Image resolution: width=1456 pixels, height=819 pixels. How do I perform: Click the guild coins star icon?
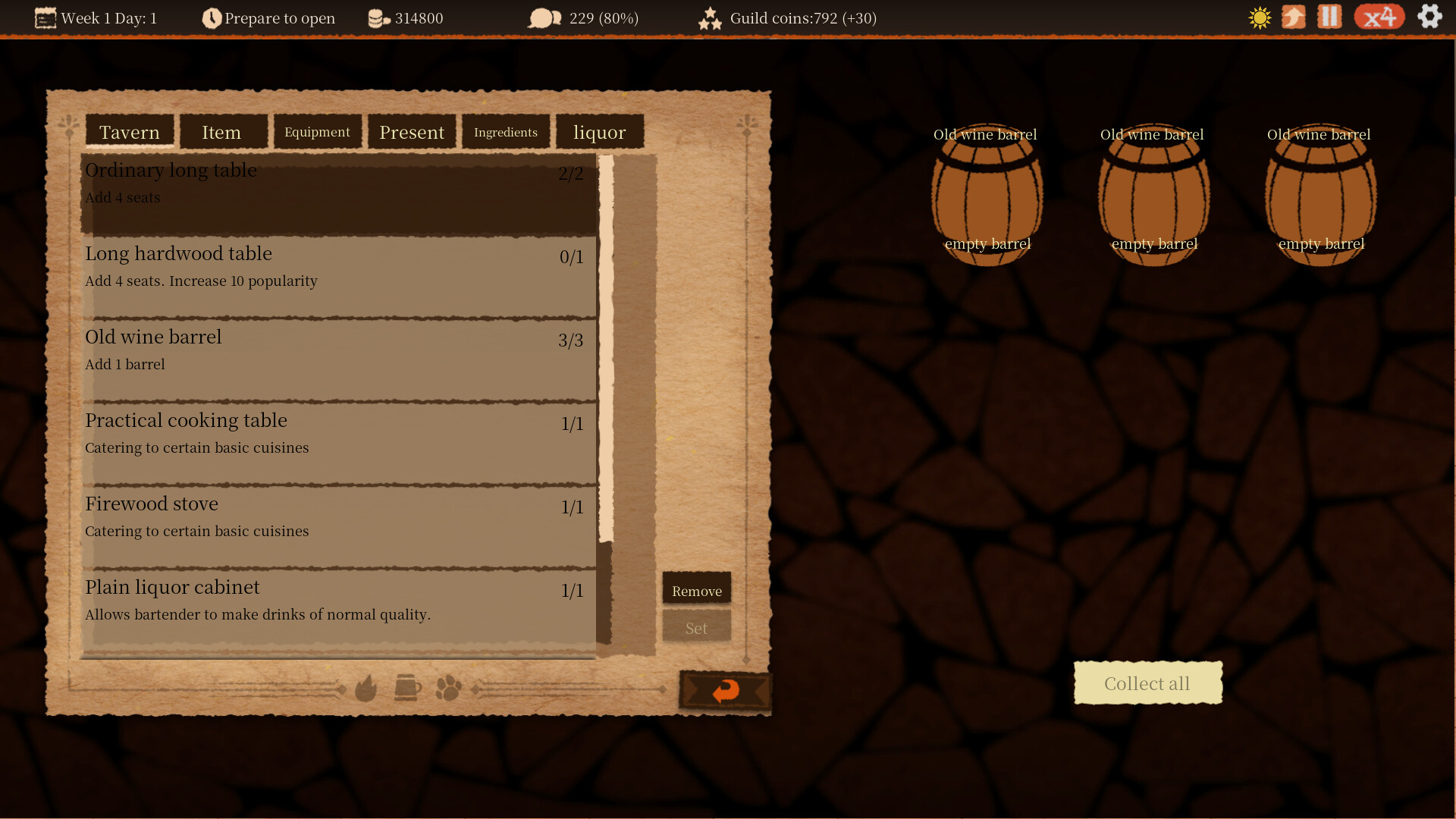click(711, 17)
